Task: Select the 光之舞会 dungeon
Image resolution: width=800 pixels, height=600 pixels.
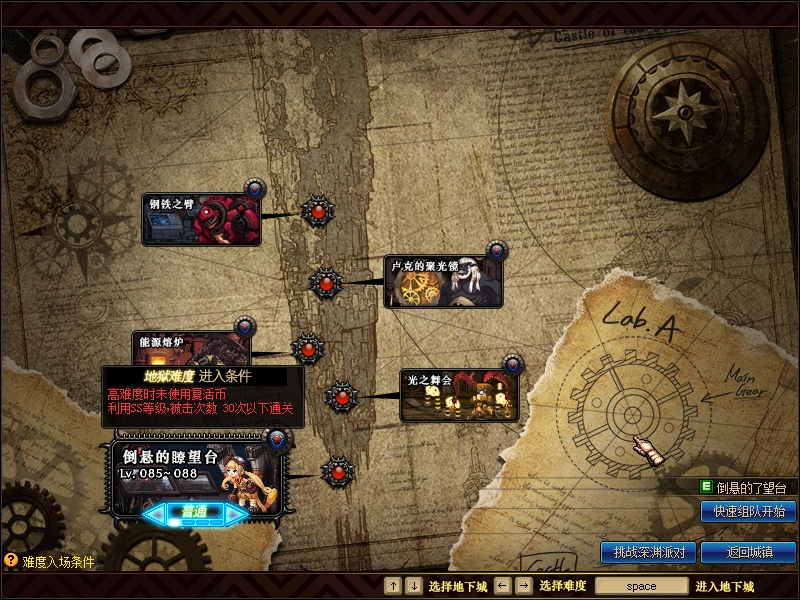Action: [458, 396]
